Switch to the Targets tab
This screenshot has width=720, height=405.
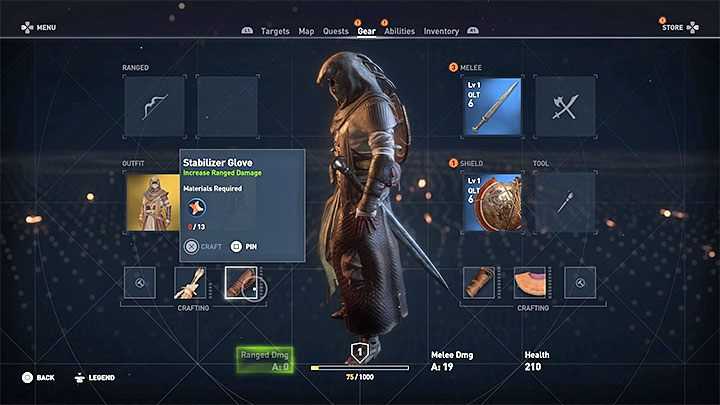[275, 31]
